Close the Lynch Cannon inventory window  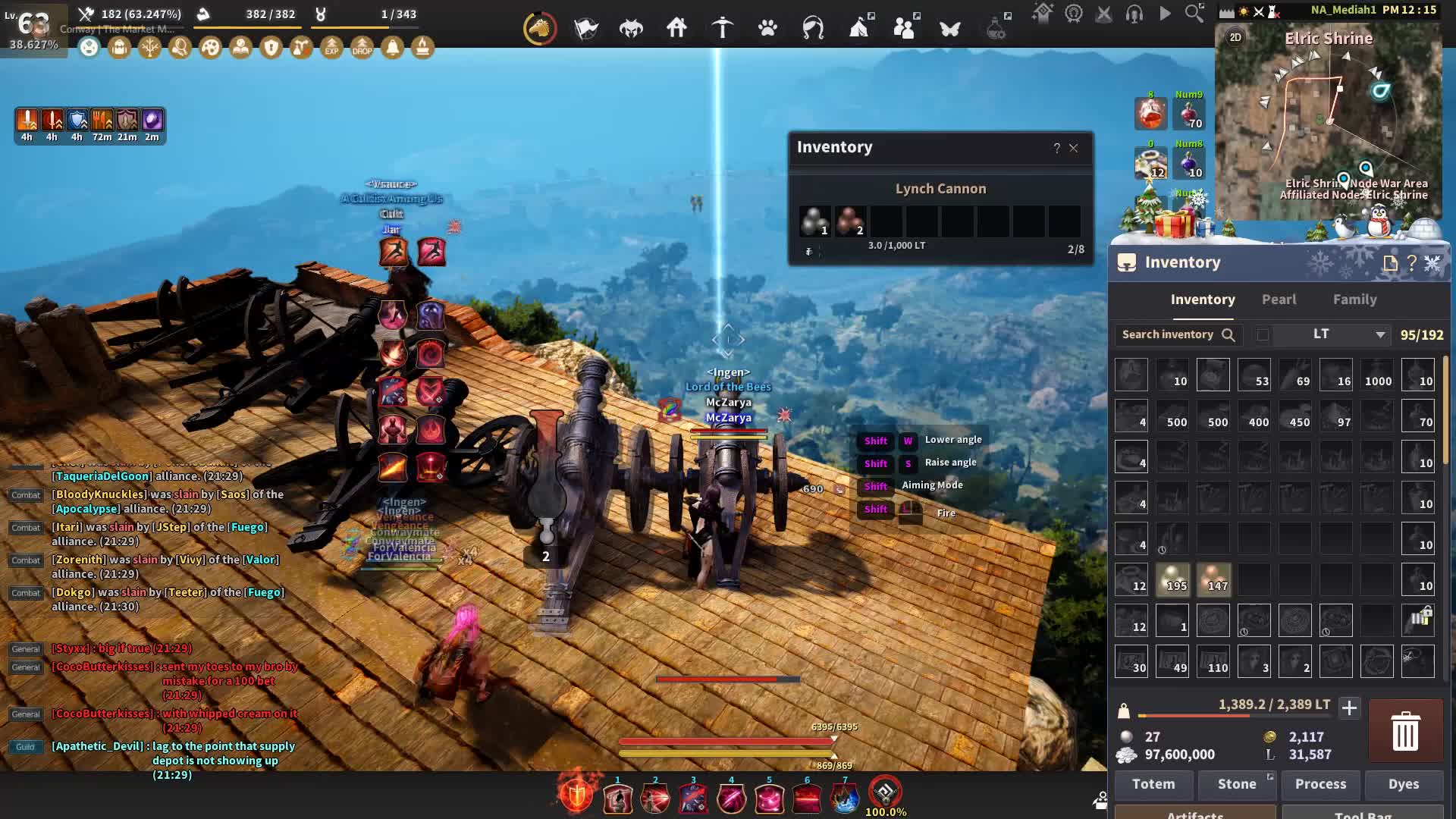pos(1074,148)
